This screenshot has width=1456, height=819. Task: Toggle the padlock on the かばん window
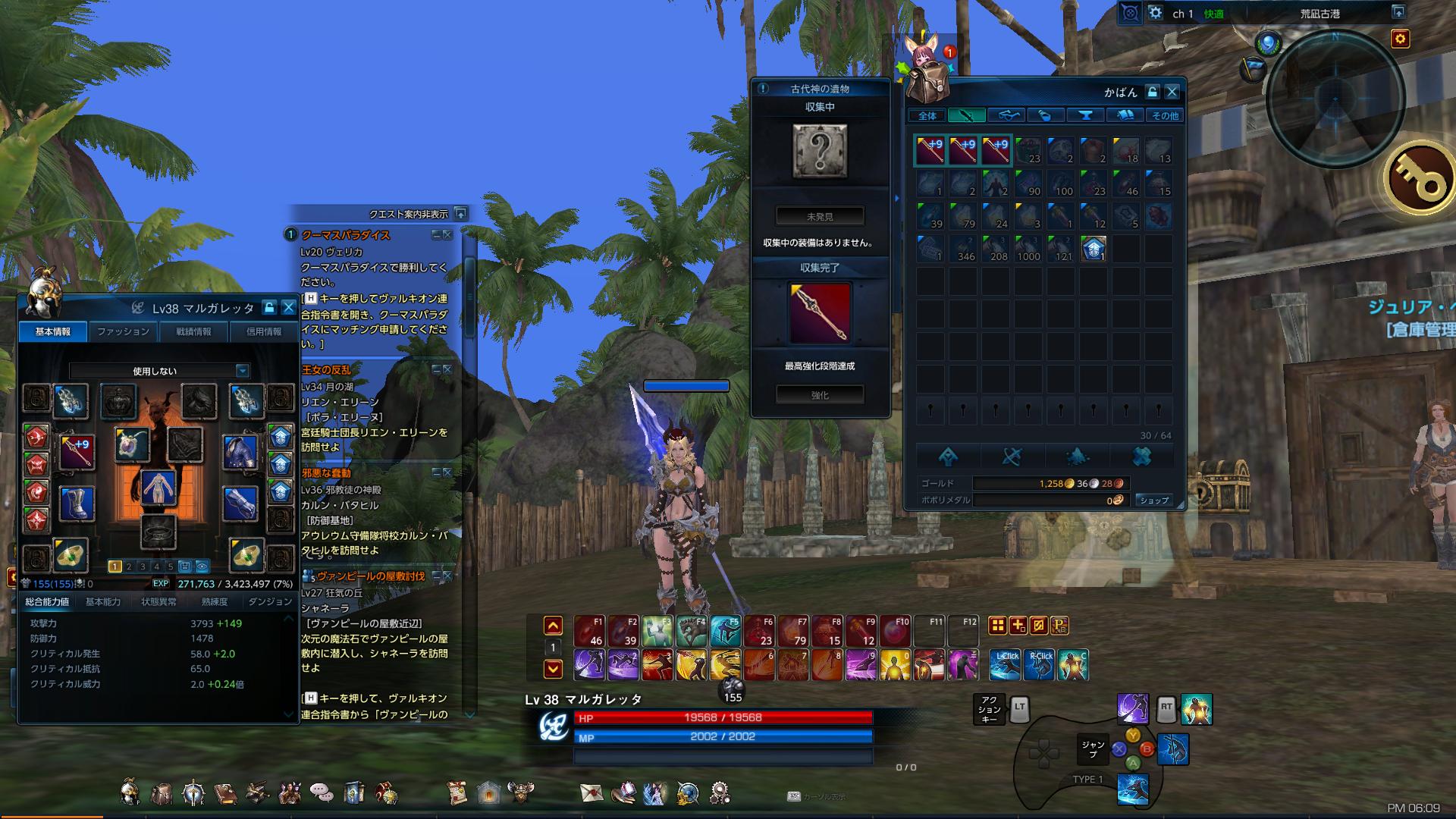1151,92
